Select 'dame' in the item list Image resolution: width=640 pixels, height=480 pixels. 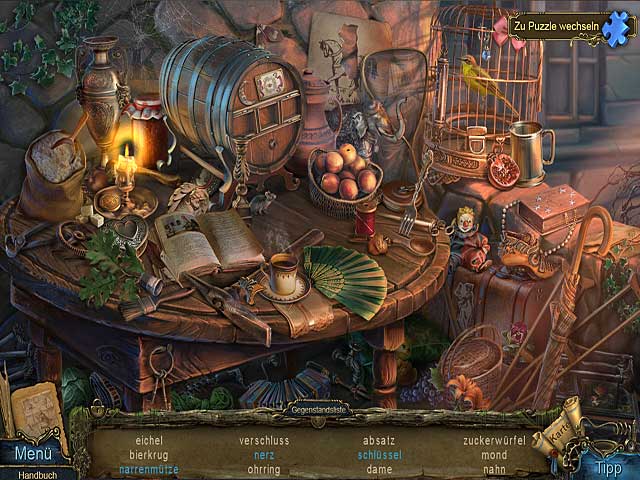point(380,468)
